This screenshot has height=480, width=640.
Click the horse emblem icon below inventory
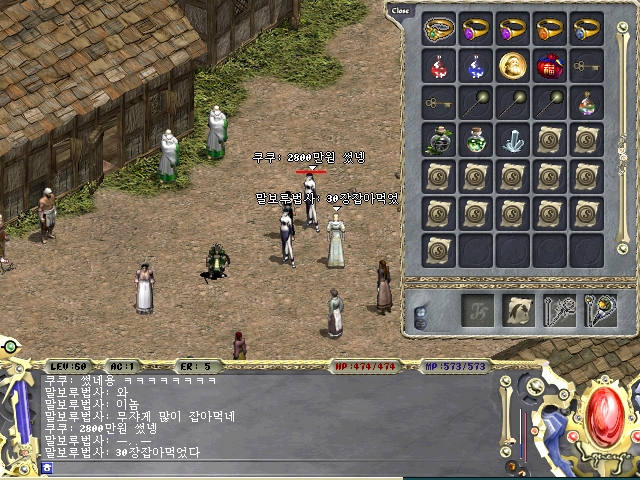[x=518, y=311]
